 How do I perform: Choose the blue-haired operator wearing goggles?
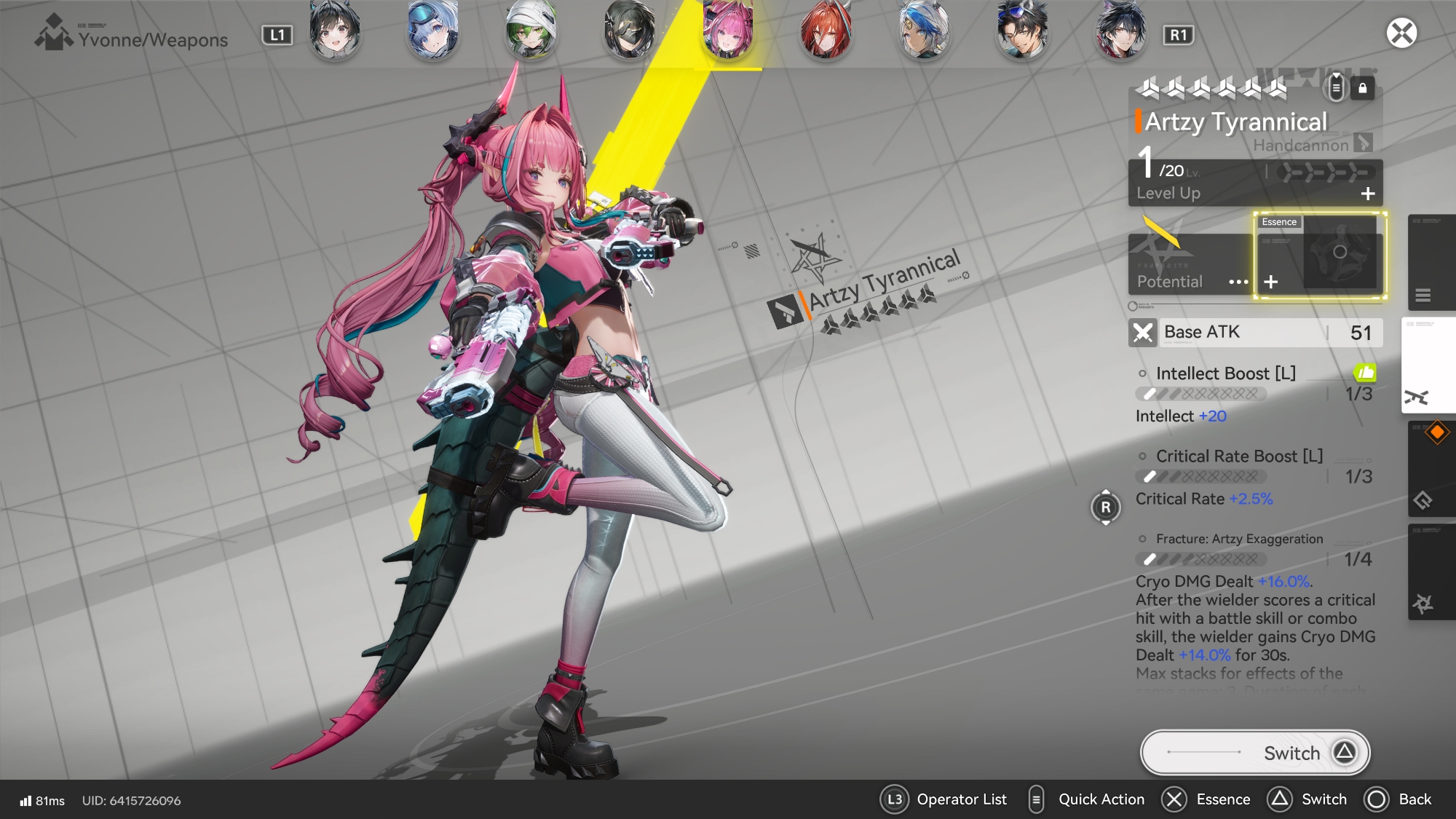click(x=433, y=31)
